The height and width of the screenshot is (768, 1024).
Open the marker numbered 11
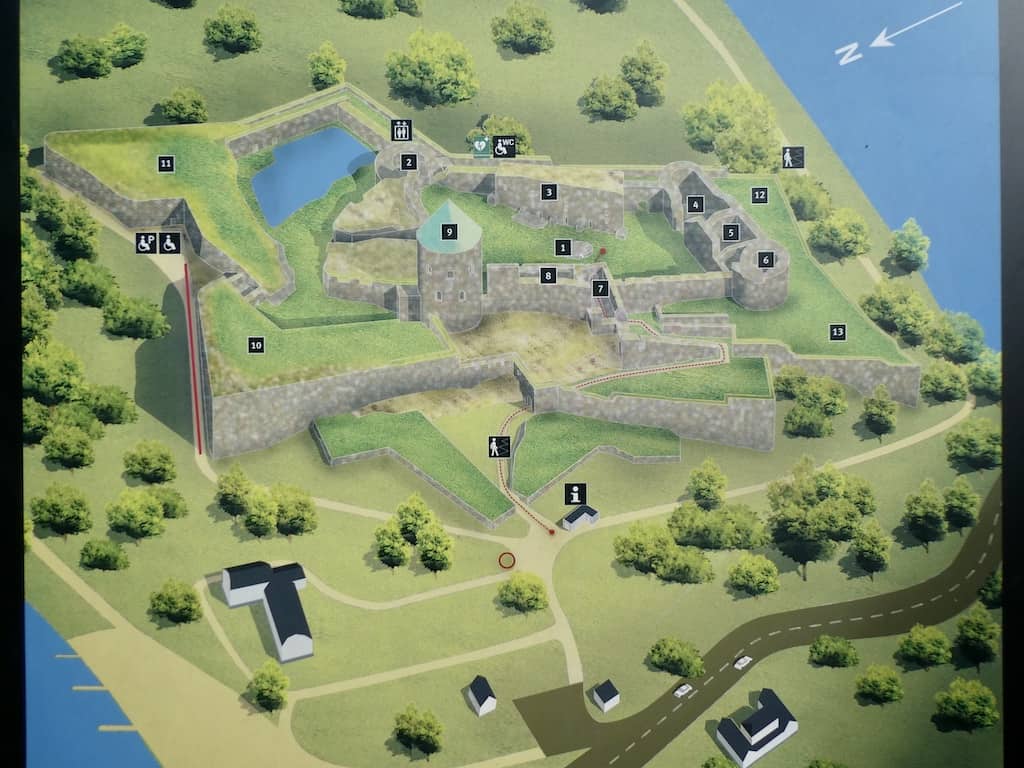tap(166, 163)
